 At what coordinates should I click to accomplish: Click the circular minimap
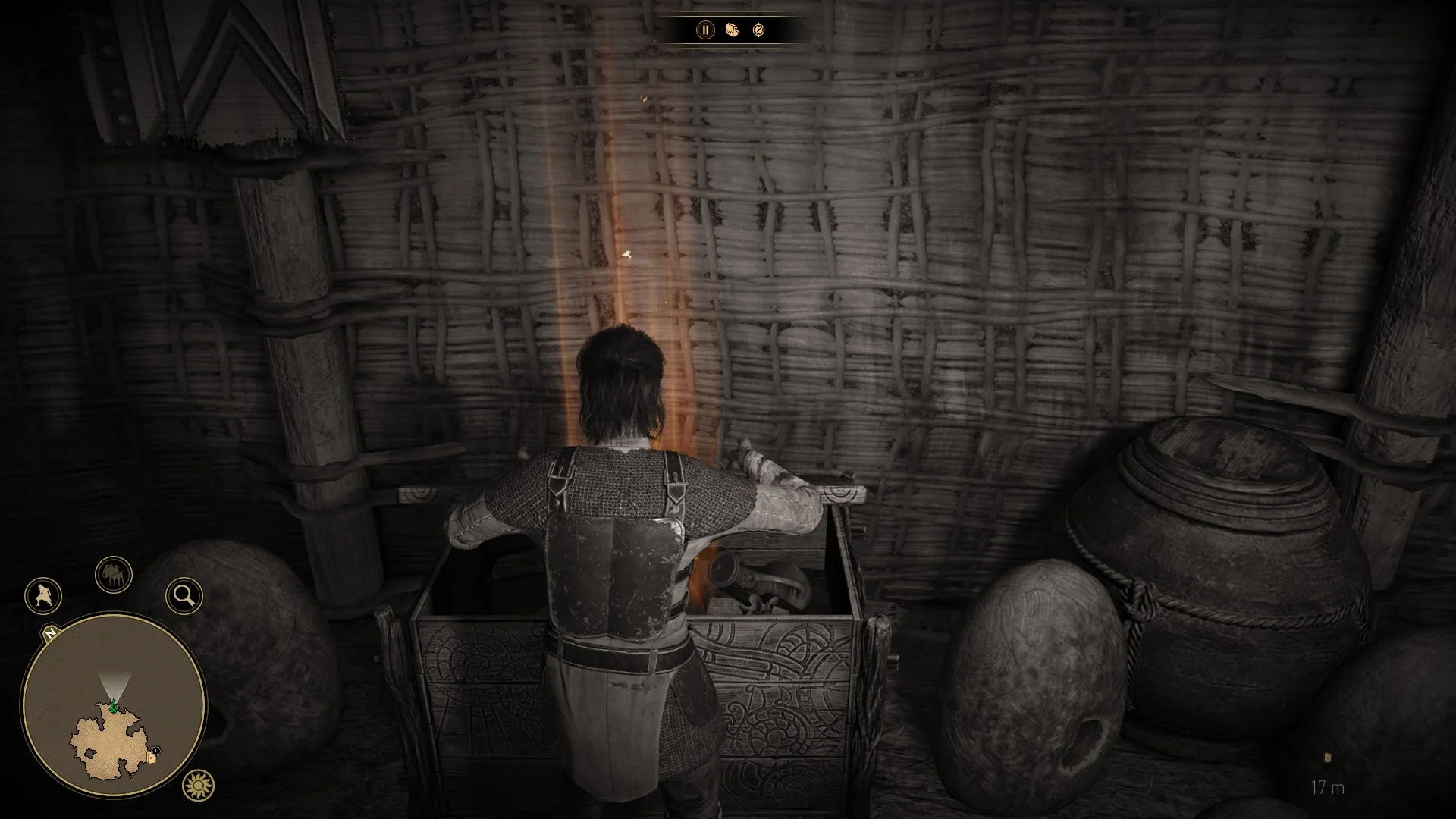(x=114, y=707)
